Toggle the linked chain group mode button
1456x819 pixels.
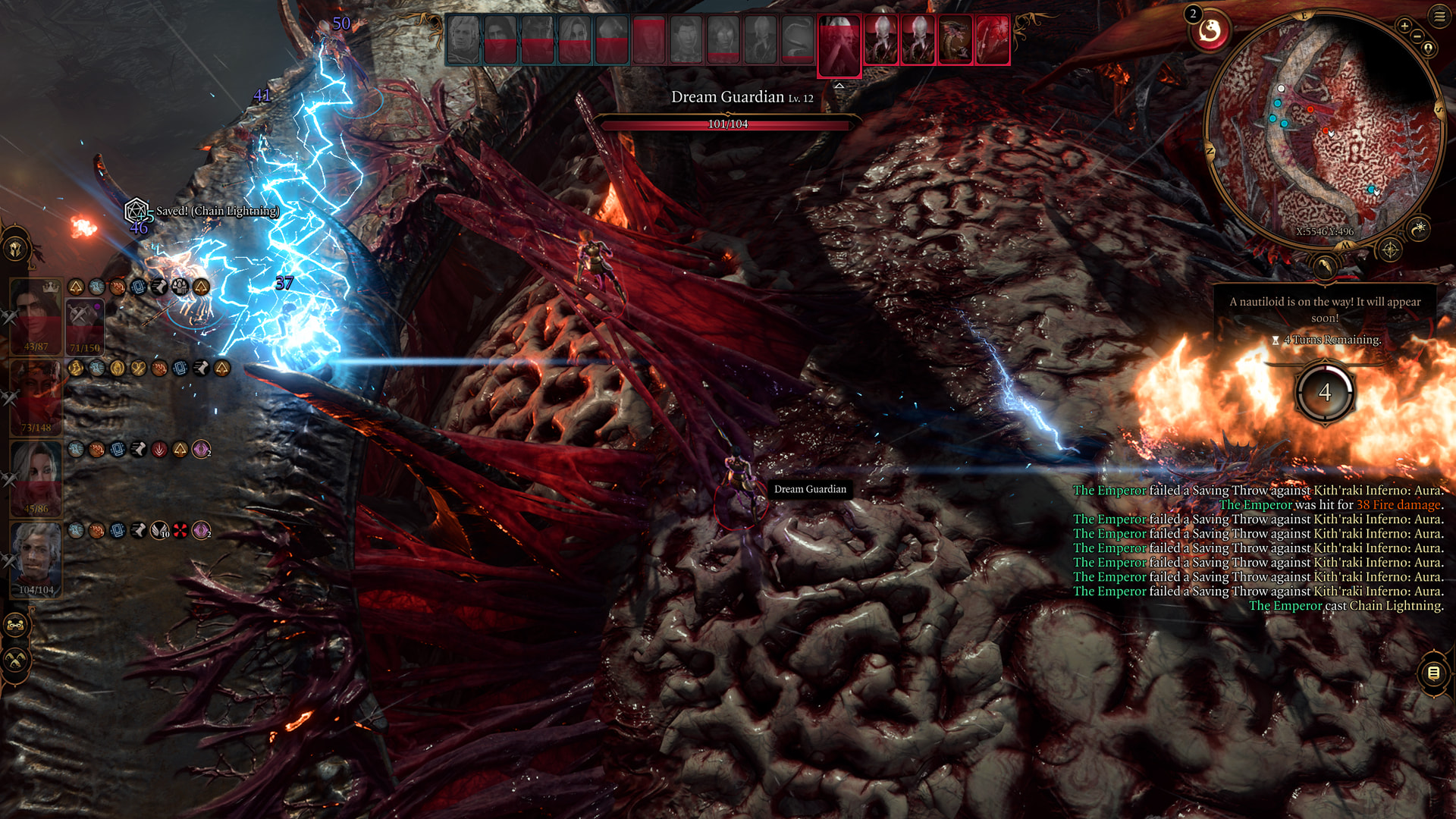(16, 626)
